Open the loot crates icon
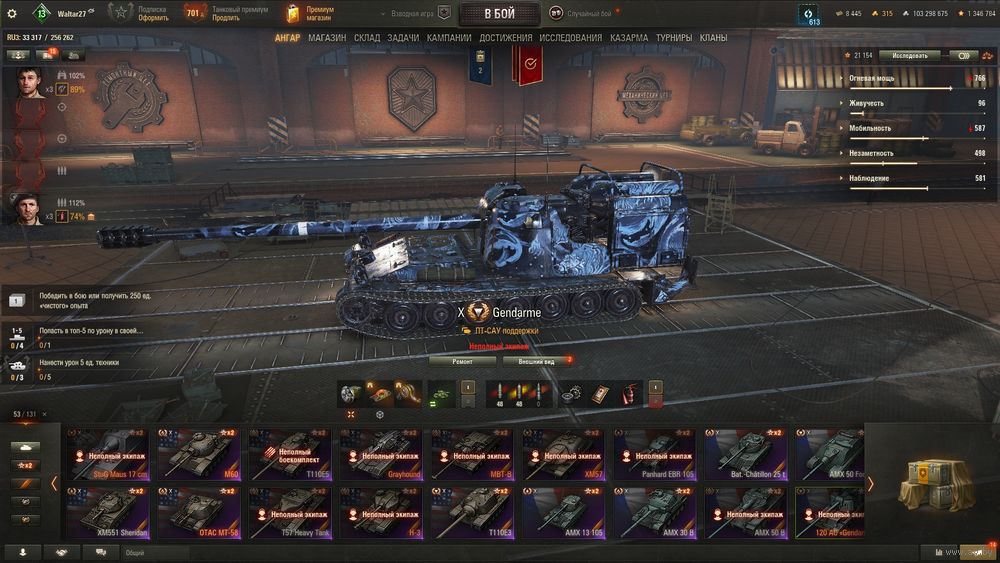This screenshot has height=563, width=1000. click(930, 485)
